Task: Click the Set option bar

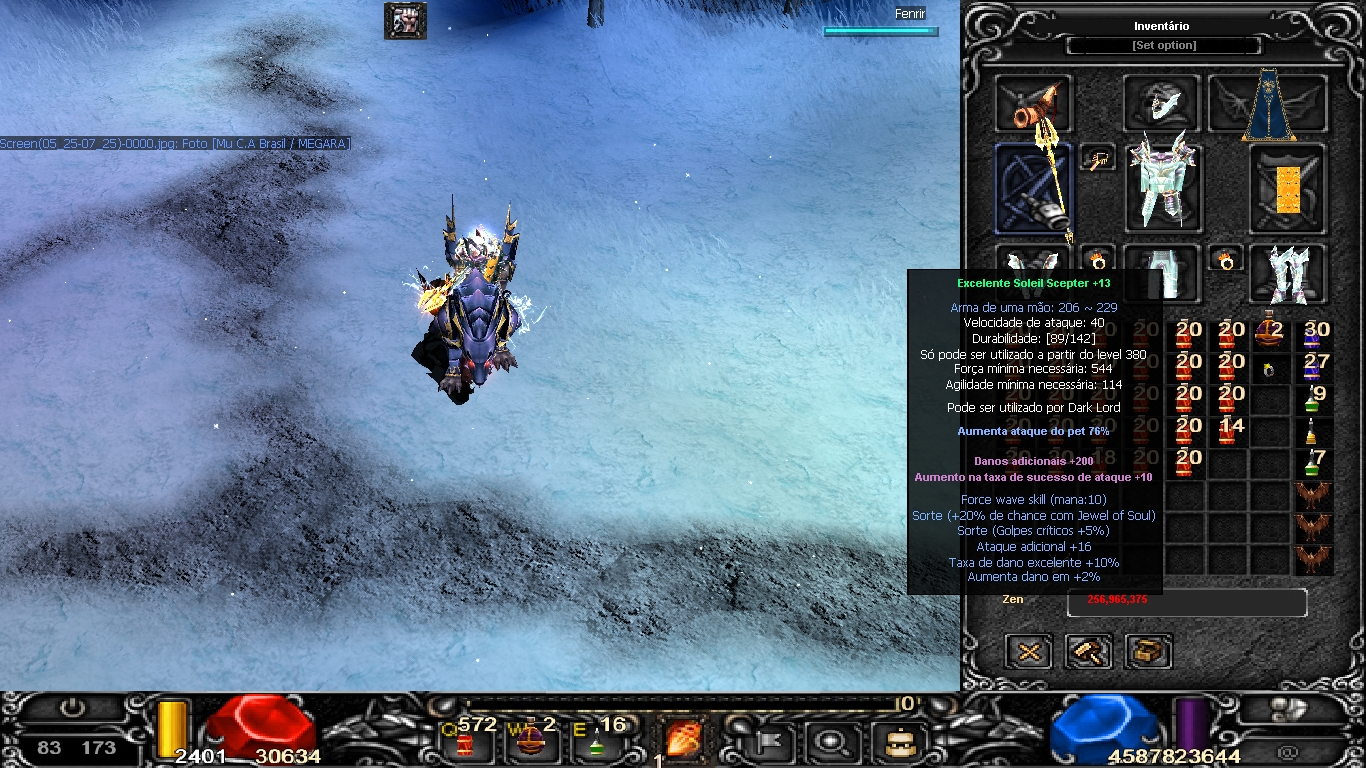Action: coord(1164,46)
